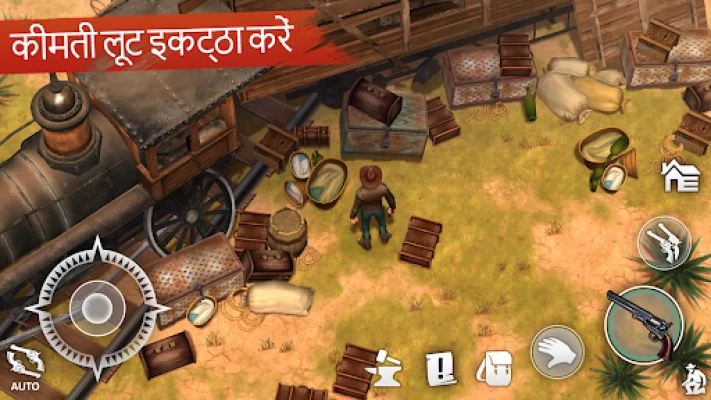Viewport: 711px width, 400px height.
Task: Toggle the AUTO combat revolver icon
Action: (17, 365)
